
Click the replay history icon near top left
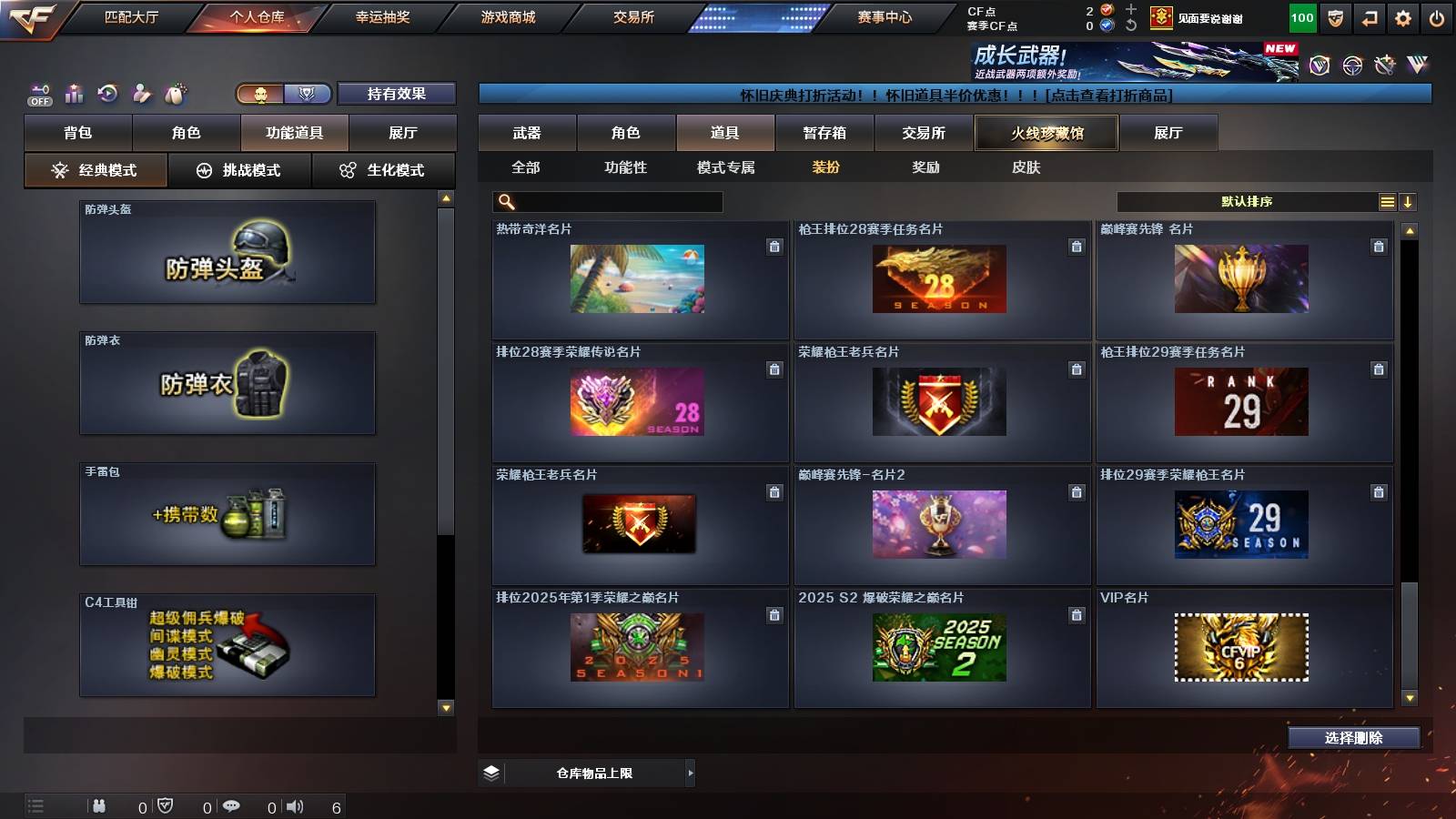click(107, 94)
